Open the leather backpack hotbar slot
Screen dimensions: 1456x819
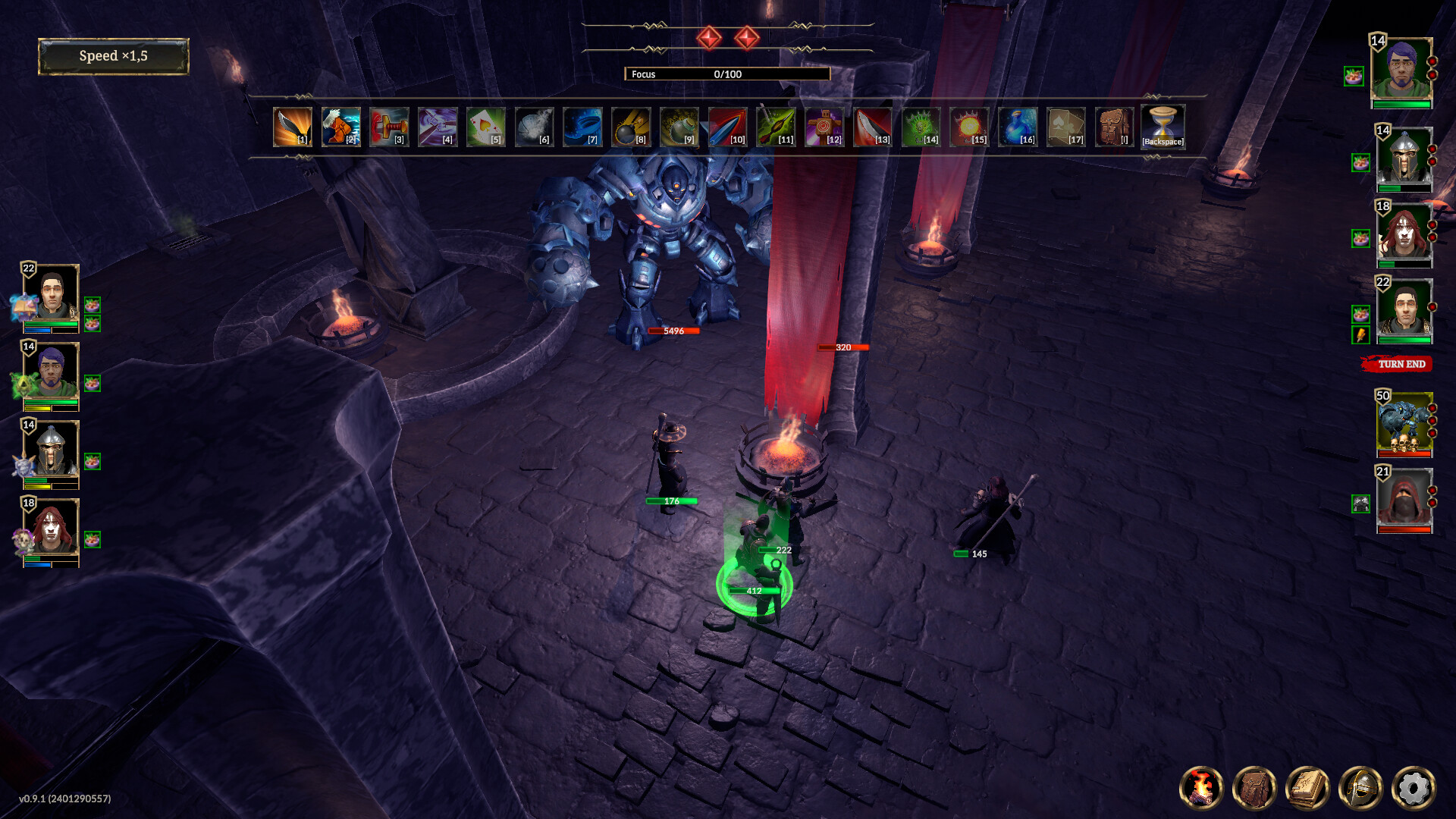tap(1114, 127)
